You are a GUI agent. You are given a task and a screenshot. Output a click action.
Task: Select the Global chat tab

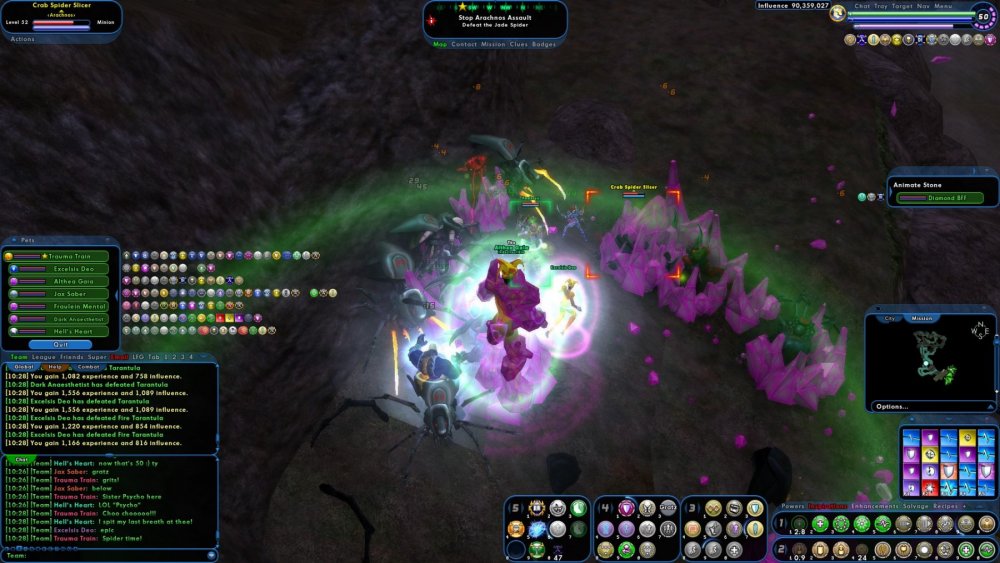tap(23, 367)
